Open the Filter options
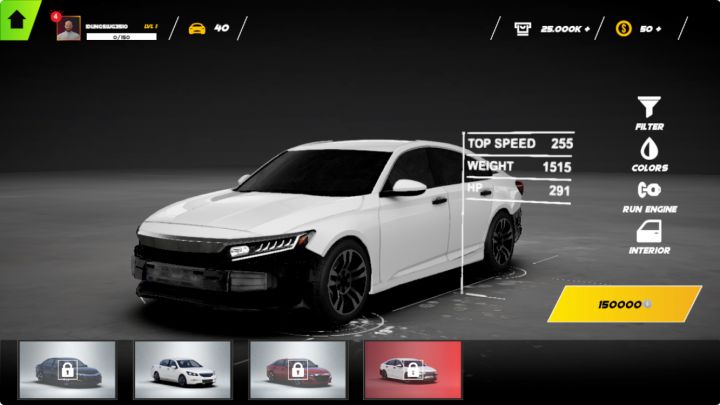This screenshot has width=720, height=405. pyautogui.click(x=649, y=112)
